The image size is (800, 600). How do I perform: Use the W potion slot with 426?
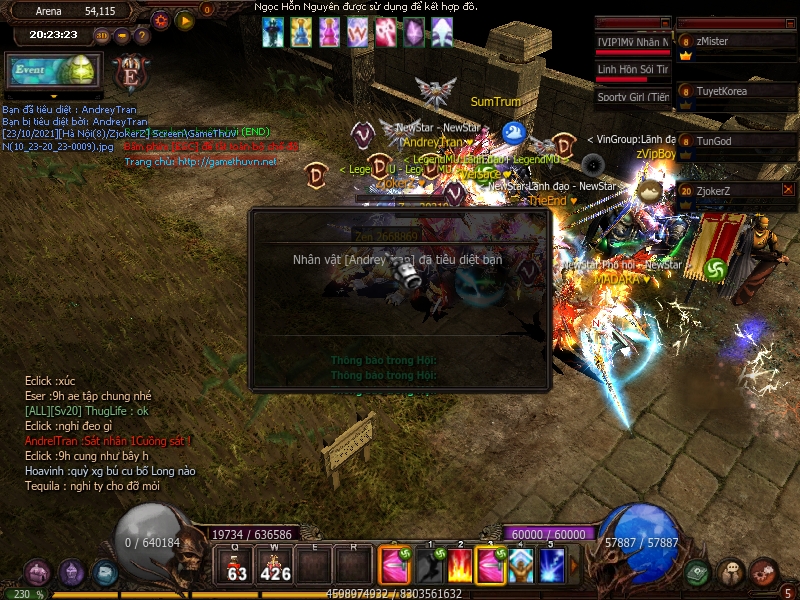click(275, 567)
